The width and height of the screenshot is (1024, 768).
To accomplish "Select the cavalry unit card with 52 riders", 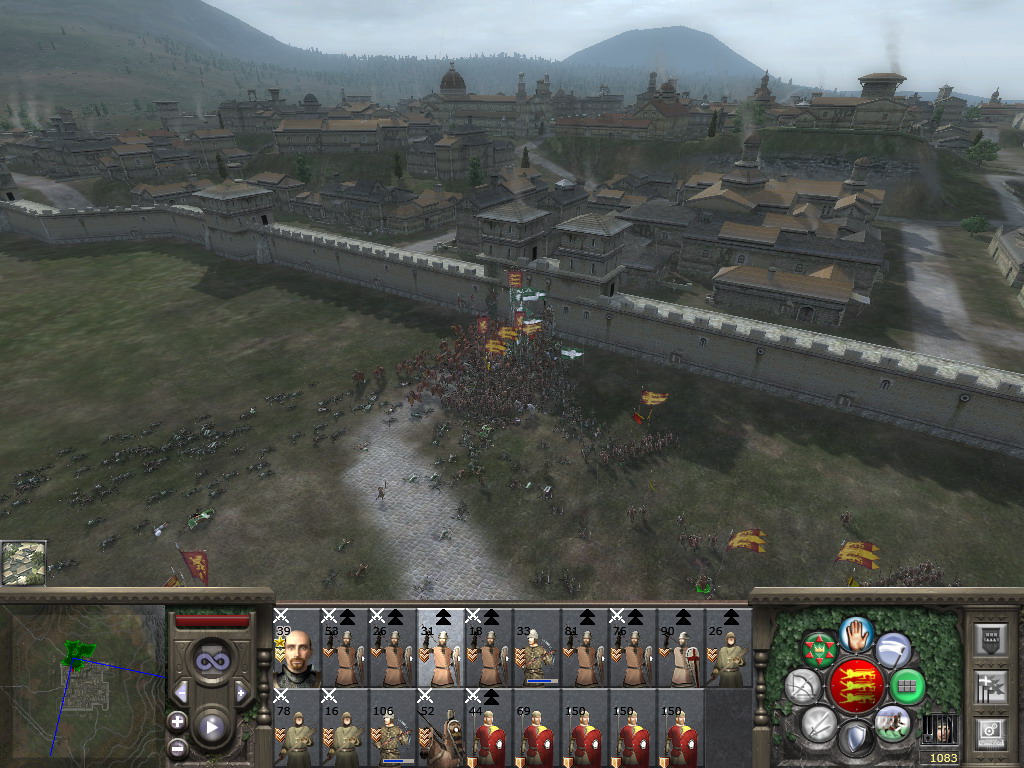I will click(x=440, y=728).
